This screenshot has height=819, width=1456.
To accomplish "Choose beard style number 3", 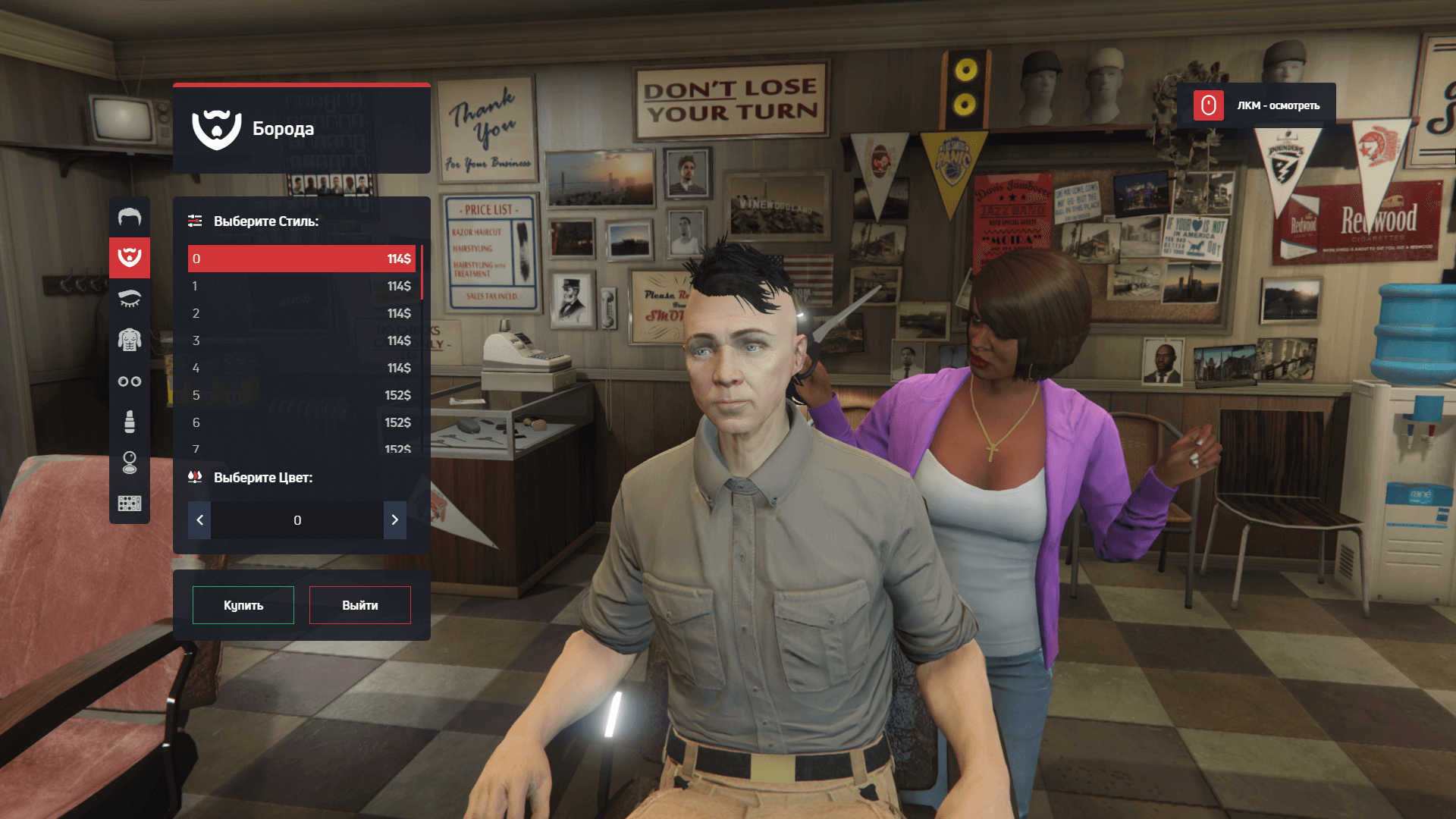I will pos(302,340).
